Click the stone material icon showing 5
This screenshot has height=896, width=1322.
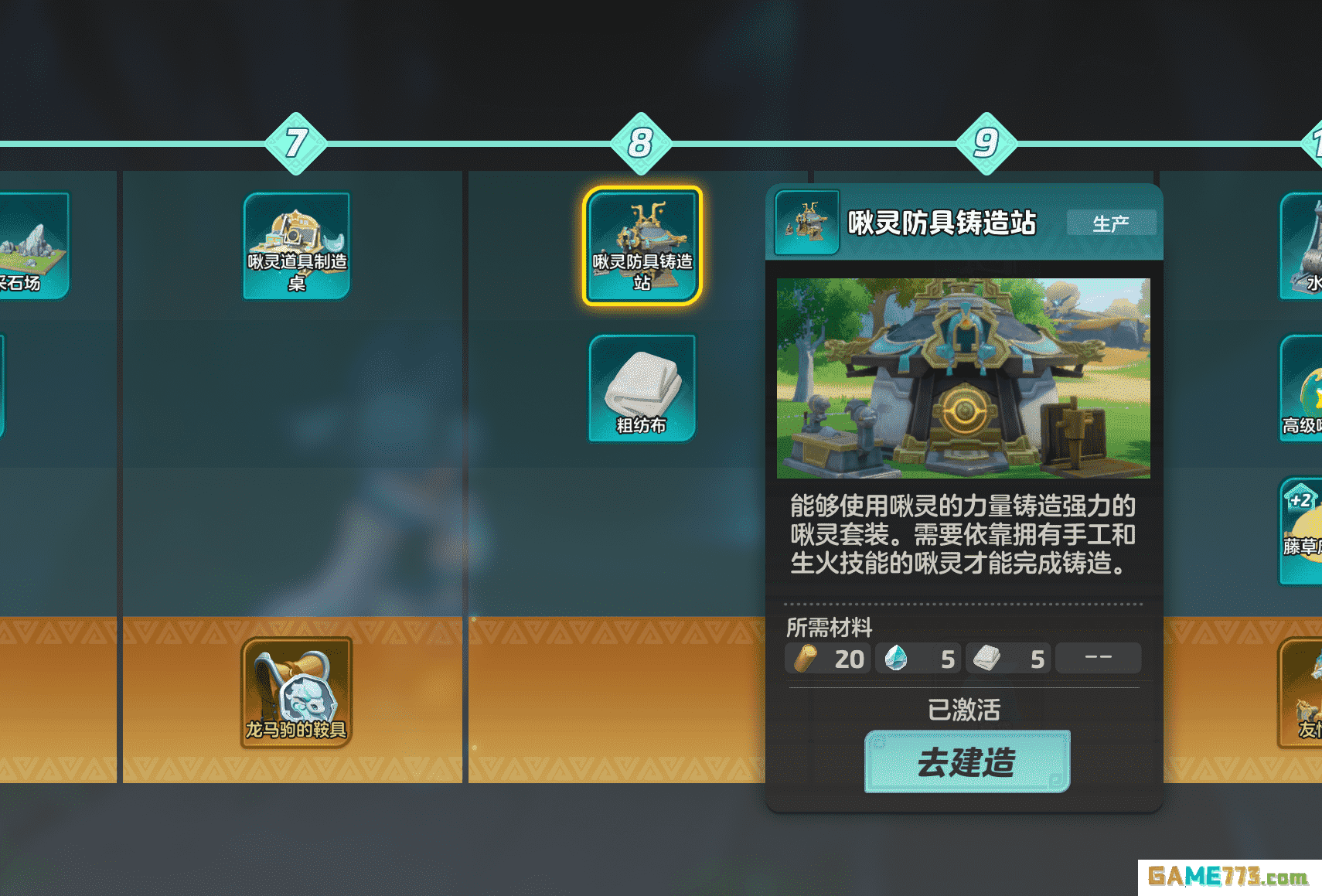tap(897, 659)
